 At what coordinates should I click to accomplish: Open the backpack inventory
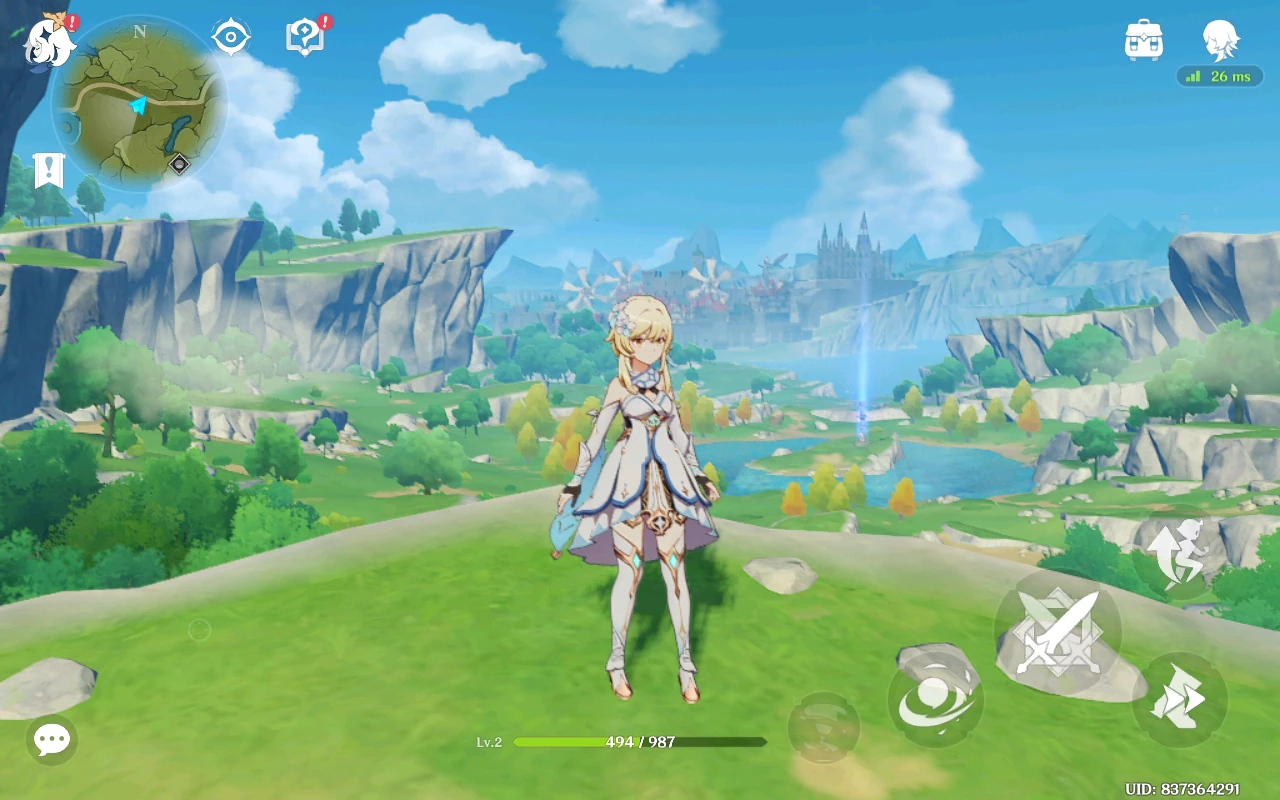click(x=1143, y=40)
